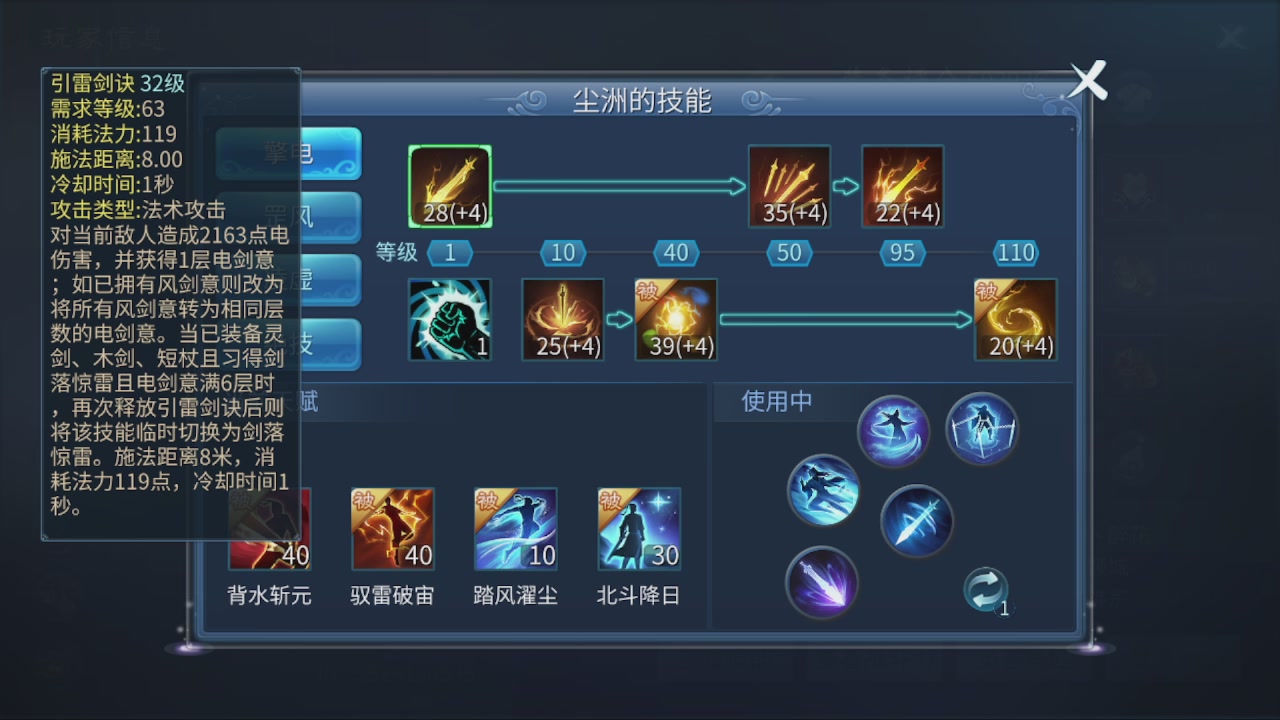Click the blue sword equipped skill icon
Screen dimensions: 1280x720
917,521
